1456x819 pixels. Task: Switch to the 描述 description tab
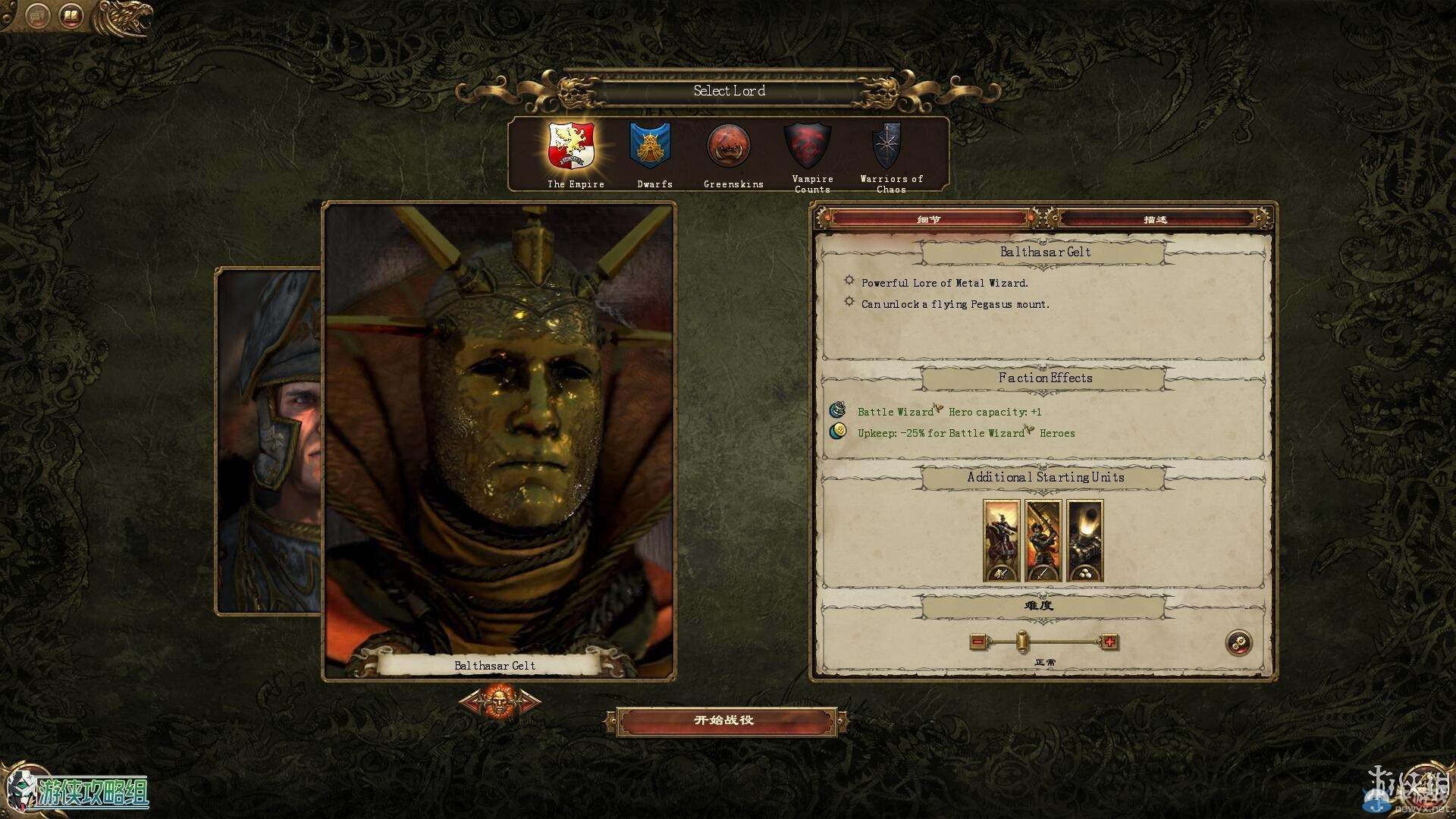(1156, 219)
